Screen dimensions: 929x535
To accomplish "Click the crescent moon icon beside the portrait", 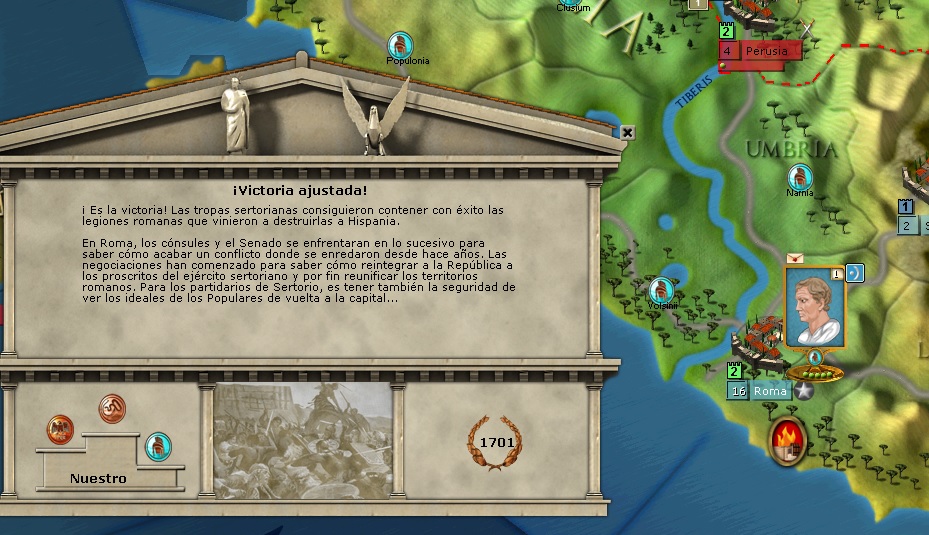I will 854,272.
